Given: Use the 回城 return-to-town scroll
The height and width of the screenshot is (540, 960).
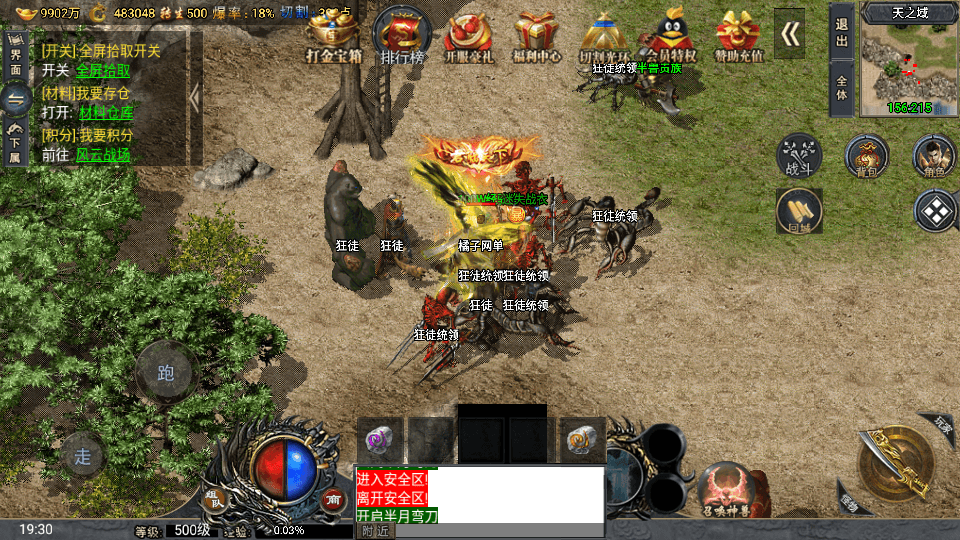Looking at the screenshot, I should 799,211.
